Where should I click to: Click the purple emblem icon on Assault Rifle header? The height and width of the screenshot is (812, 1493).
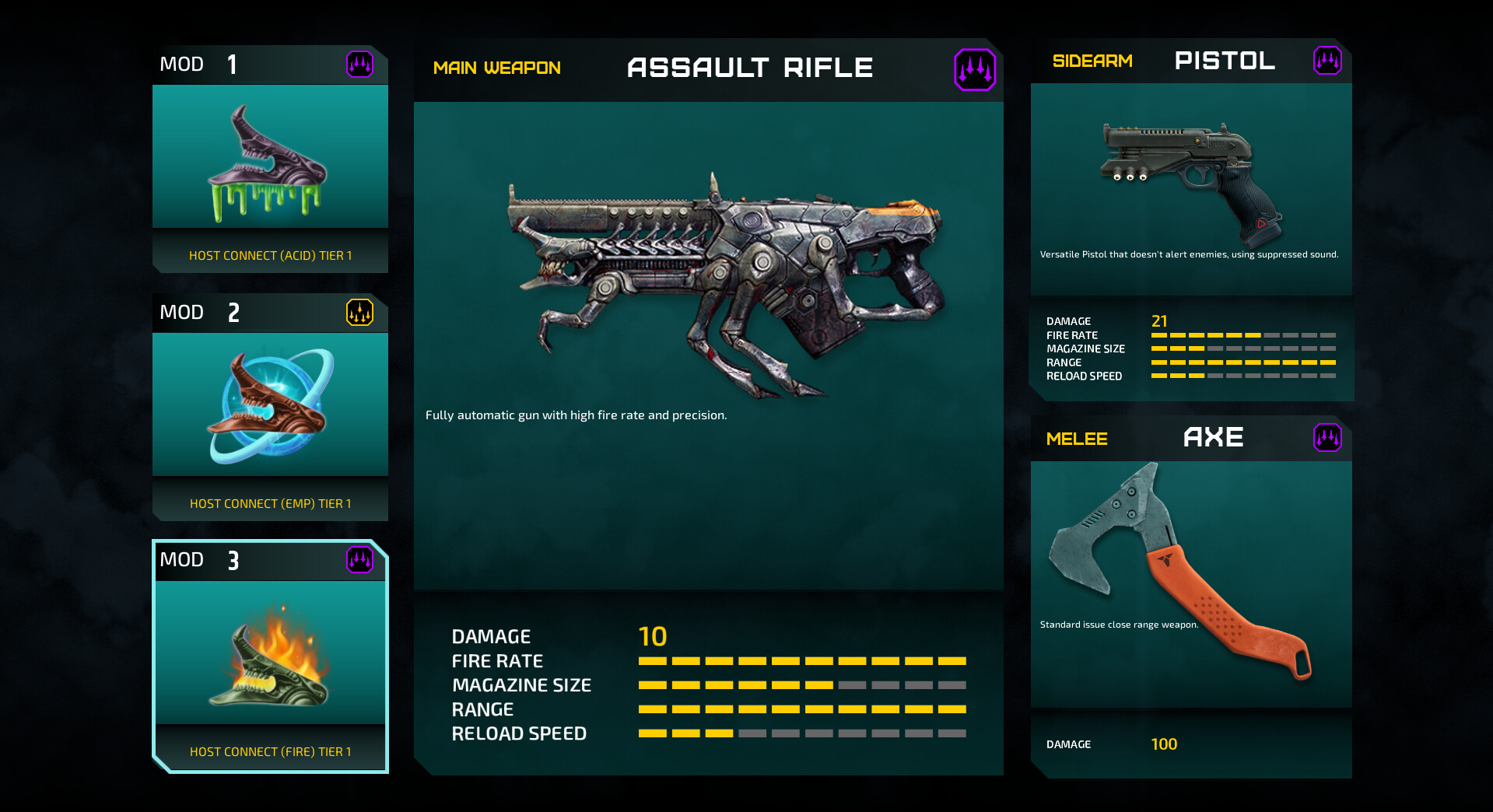(975, 68)
